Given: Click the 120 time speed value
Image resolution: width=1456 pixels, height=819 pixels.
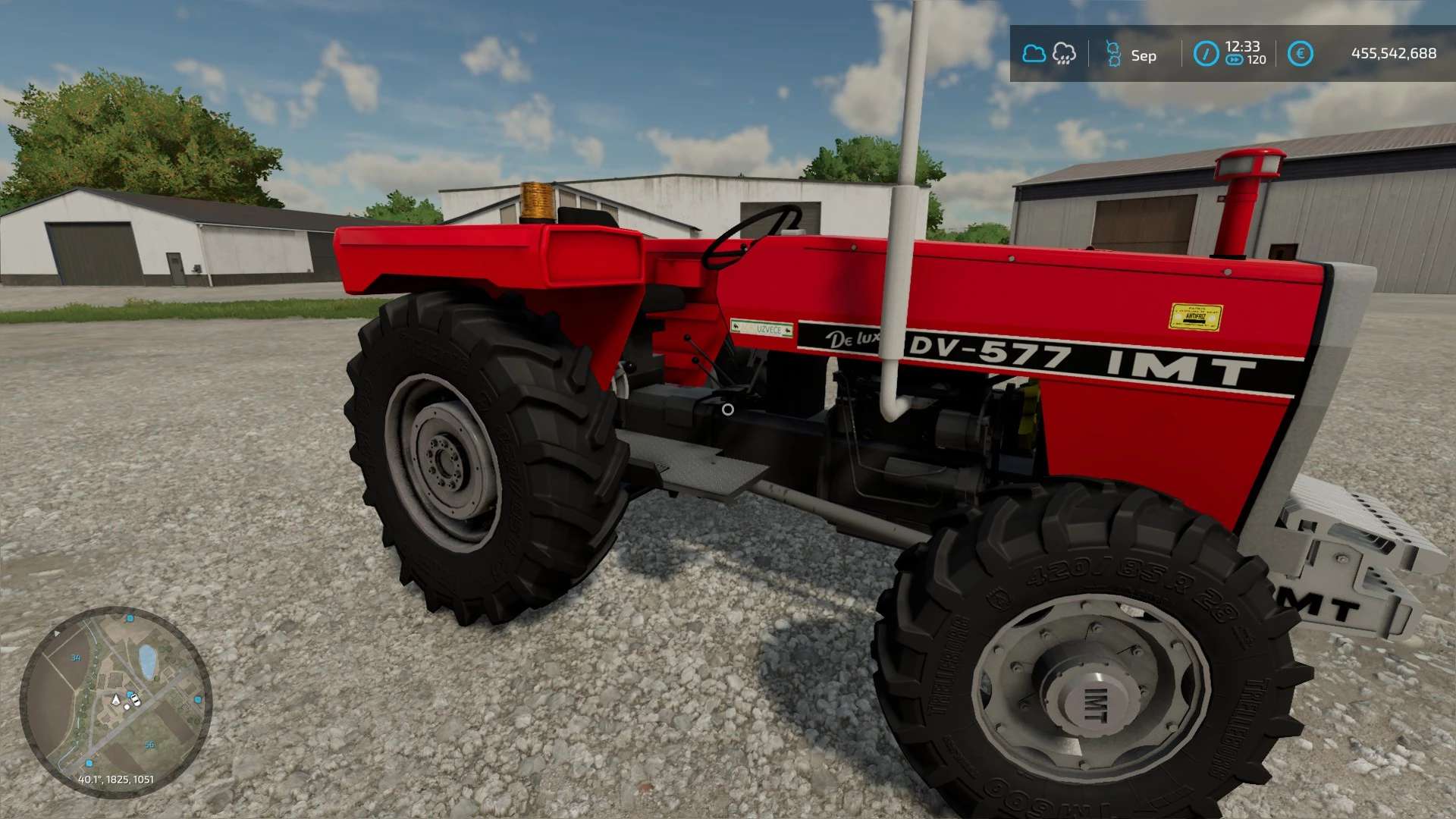Looking at the screenshot, I should tap(1256, 59).
